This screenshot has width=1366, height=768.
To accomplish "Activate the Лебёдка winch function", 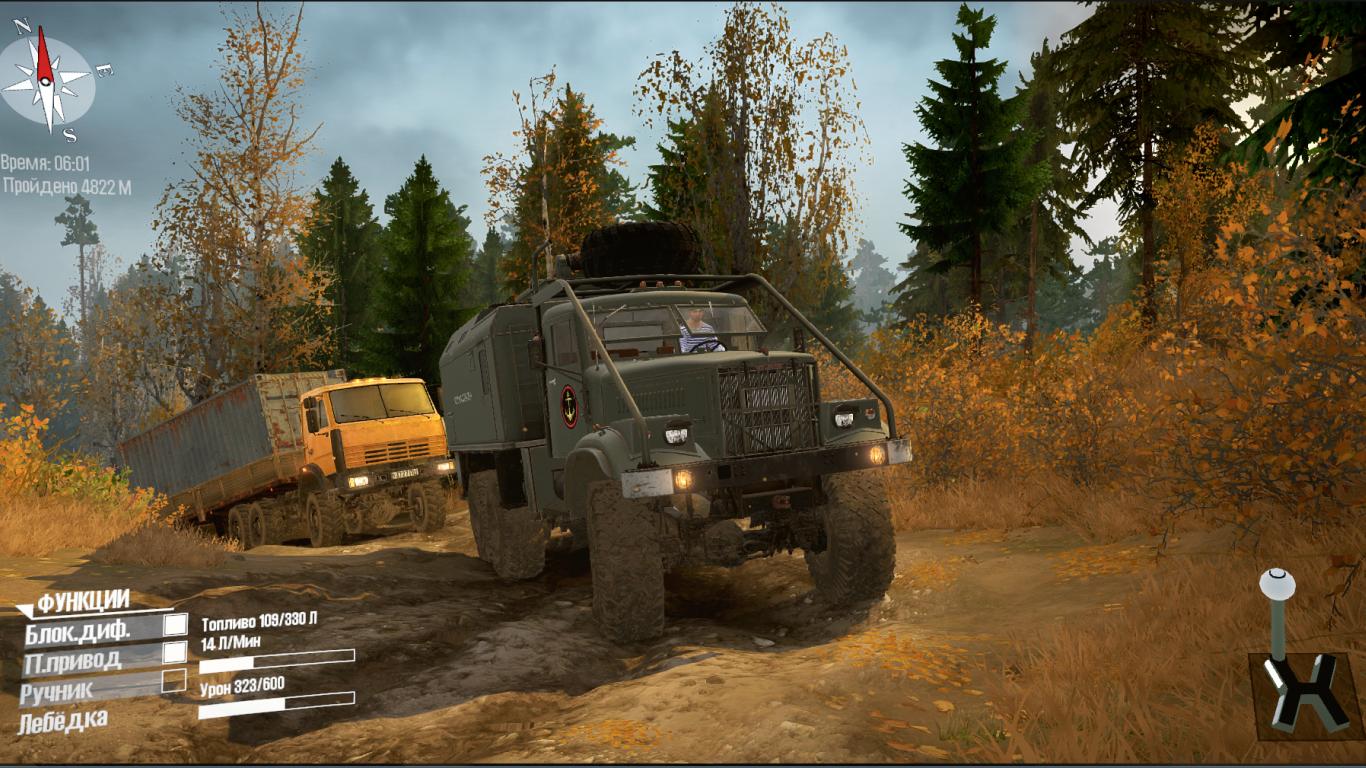I will 63,719.
